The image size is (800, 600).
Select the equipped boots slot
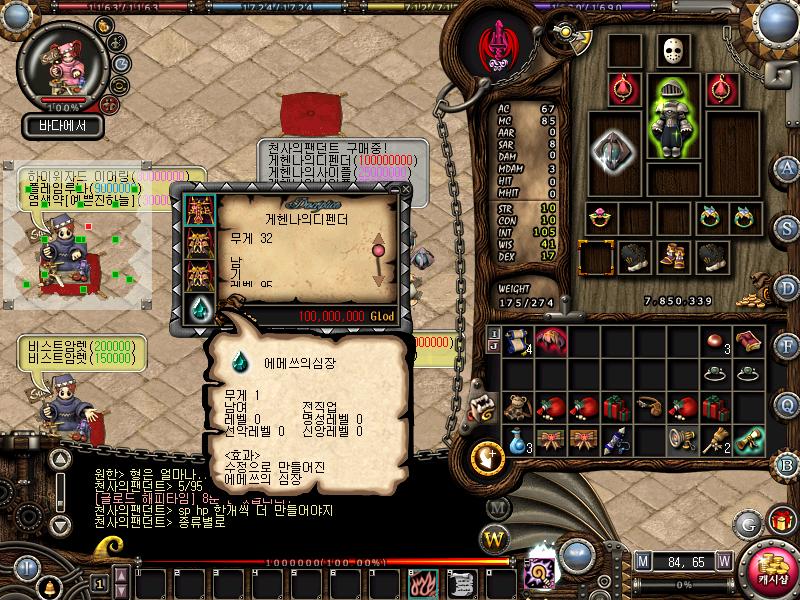671,256
